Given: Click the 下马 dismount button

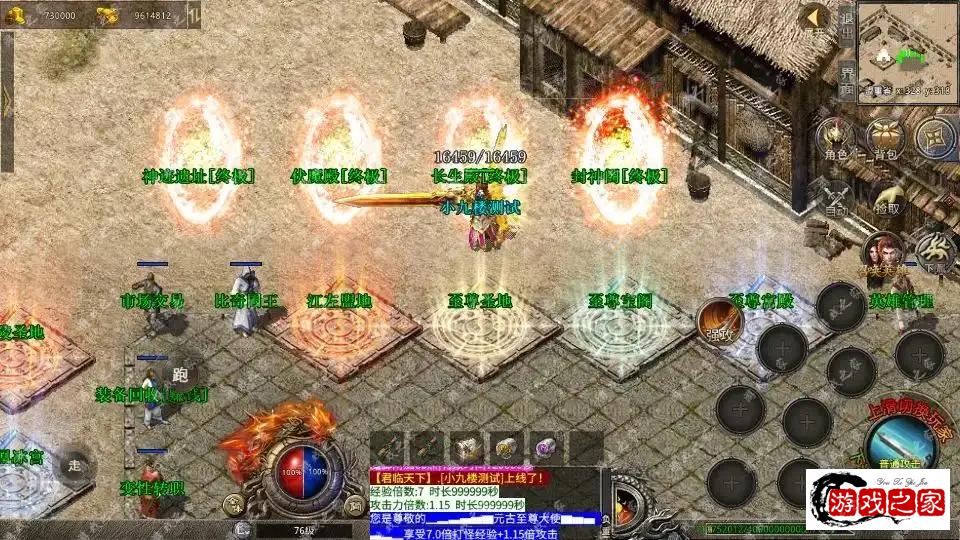Looking at the screenshot, I should point(936,250).
